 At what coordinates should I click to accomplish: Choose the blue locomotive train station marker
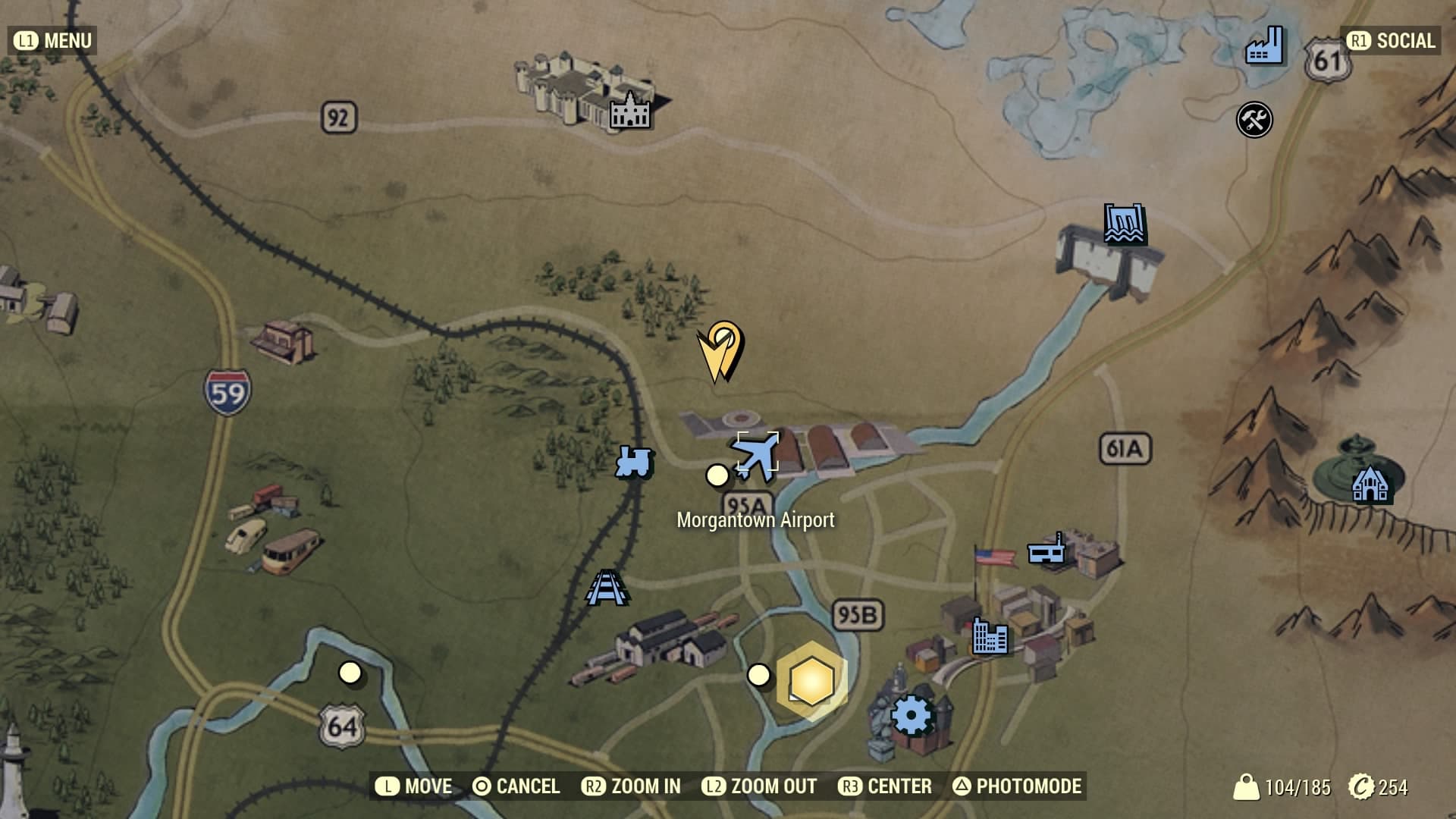pos(634,461)
